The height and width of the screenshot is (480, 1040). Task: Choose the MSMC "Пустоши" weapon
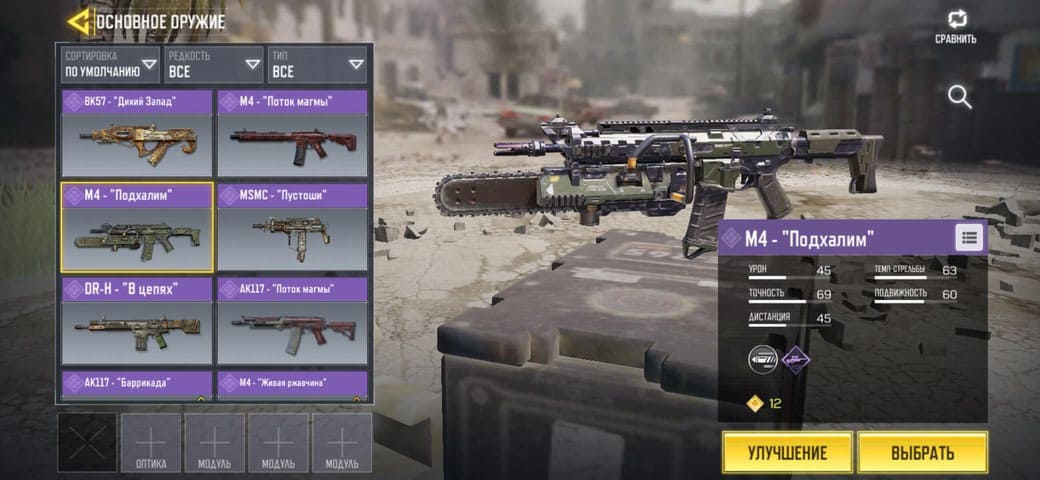point(292,227)
